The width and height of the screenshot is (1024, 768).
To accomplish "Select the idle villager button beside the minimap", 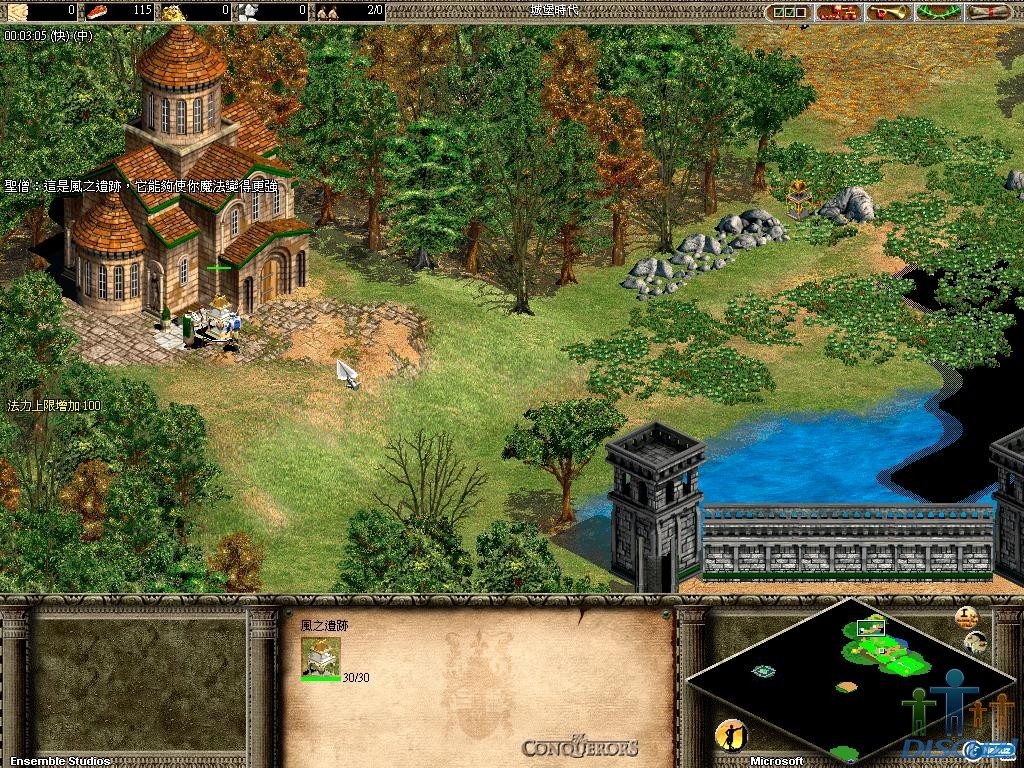I will coord(731,737).
